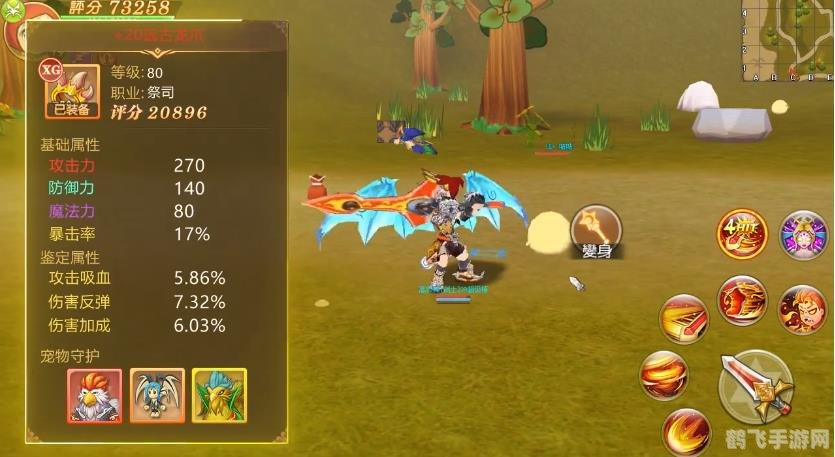Pick the green-winged bird guardian pet
The image size is (835, 457).
219,395
